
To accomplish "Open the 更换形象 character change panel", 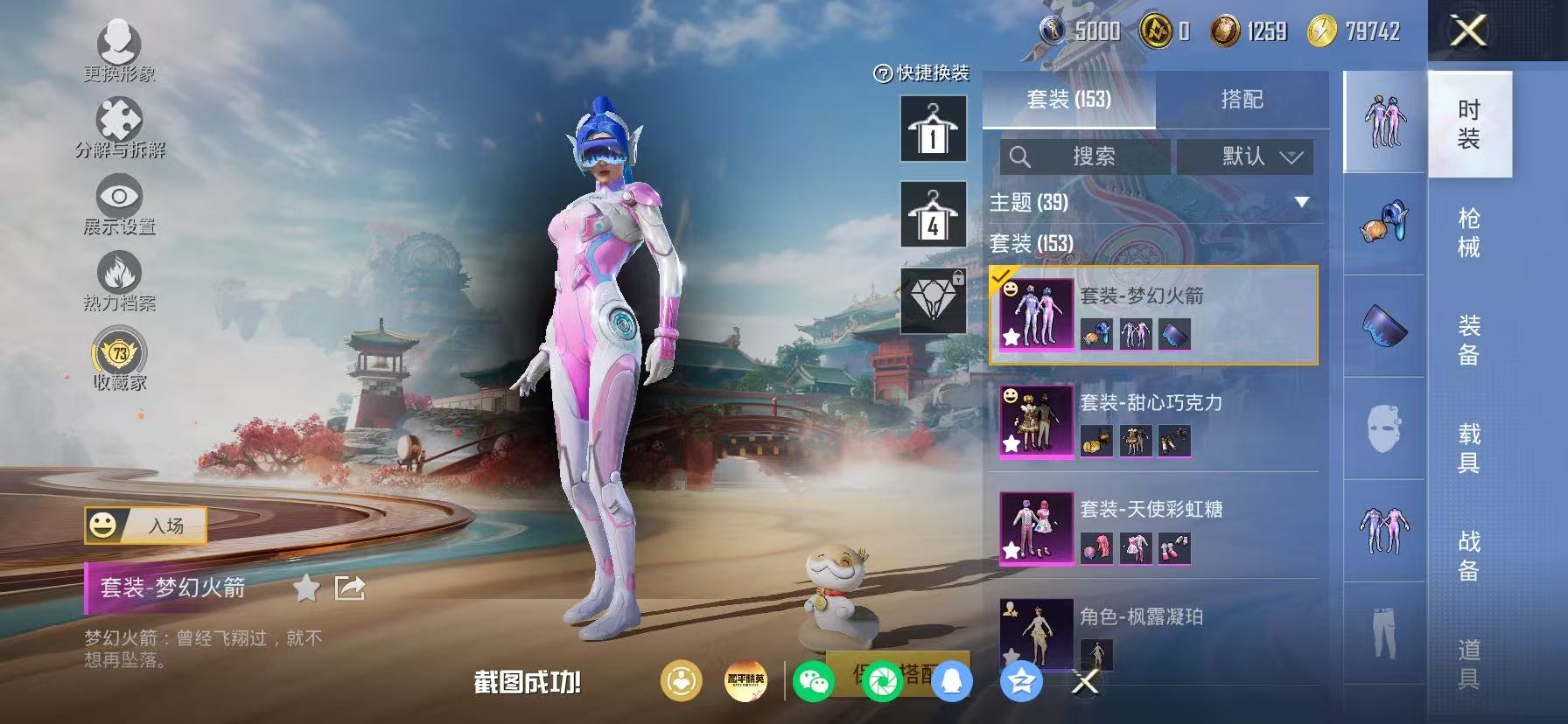I will coord(121,42).
